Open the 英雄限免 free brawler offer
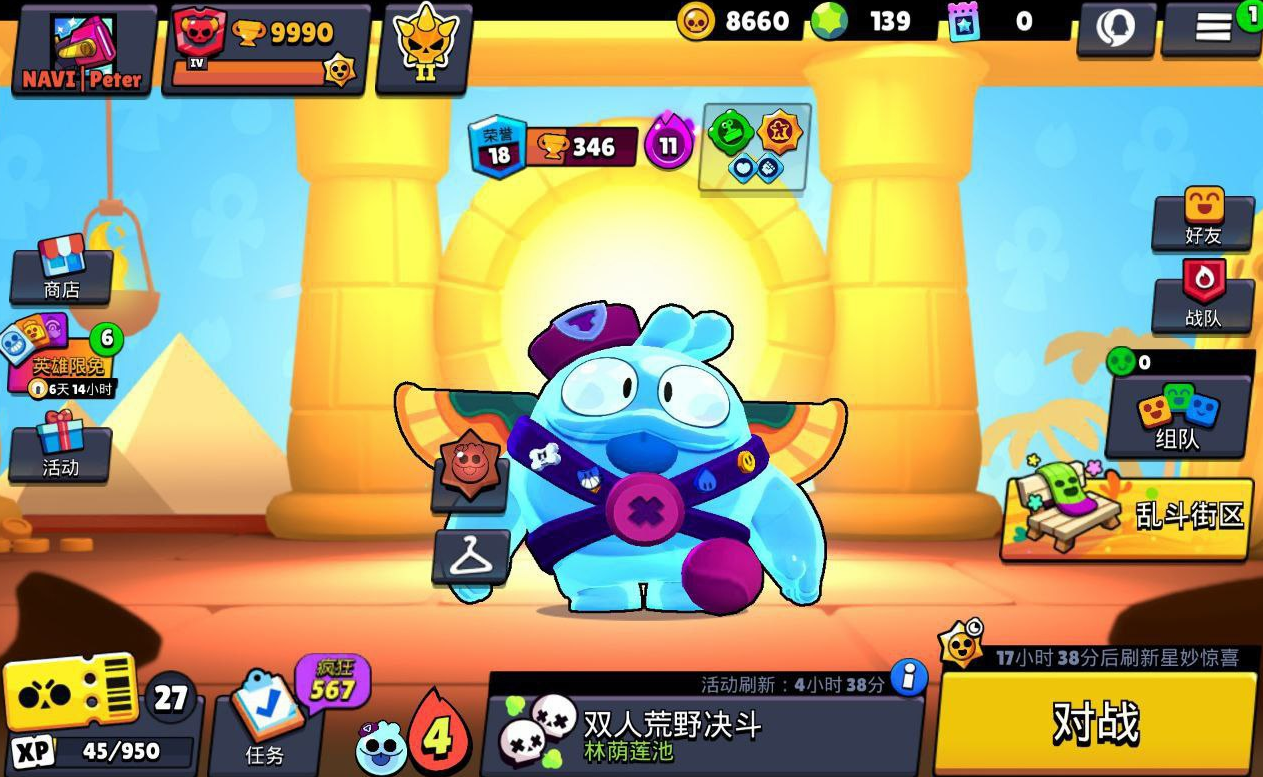This screenshot has width=1263, height=777. [62, 358]
